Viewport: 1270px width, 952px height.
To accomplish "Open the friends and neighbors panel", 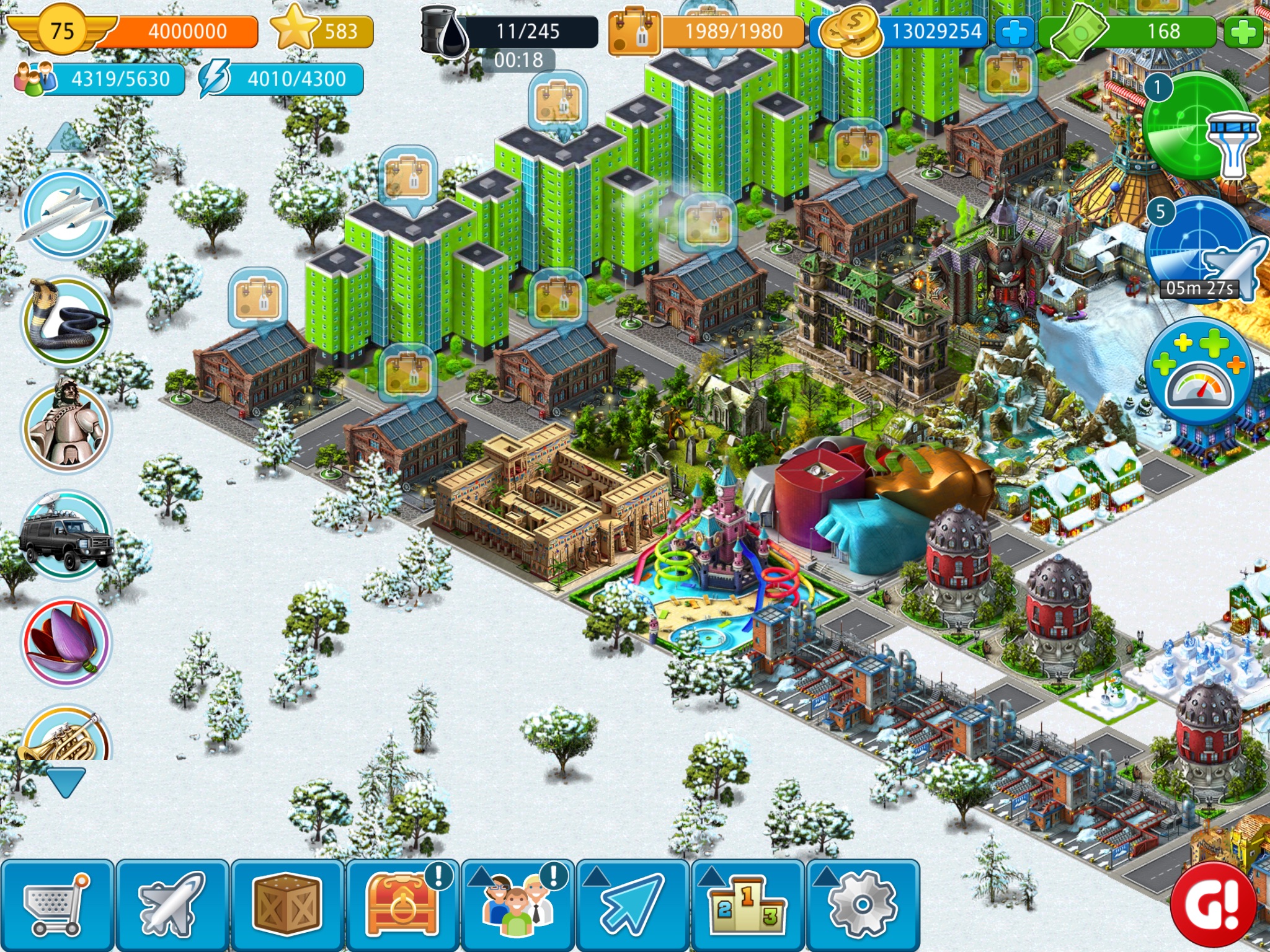I will pyautogui.click(x=518, y=905).
